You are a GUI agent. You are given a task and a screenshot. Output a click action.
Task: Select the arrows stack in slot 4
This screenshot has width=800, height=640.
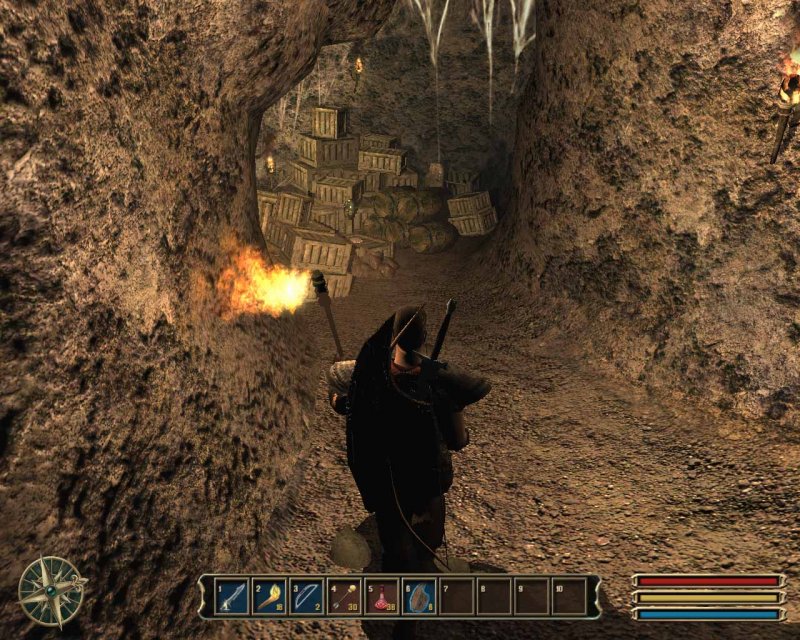(345, 596)
